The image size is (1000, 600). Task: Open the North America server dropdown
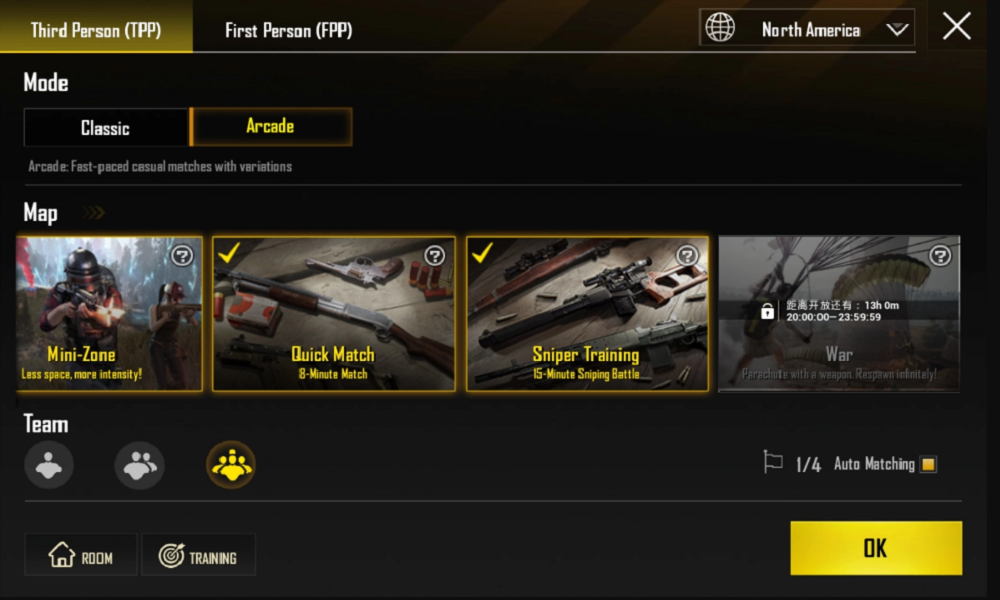[807, 29]
